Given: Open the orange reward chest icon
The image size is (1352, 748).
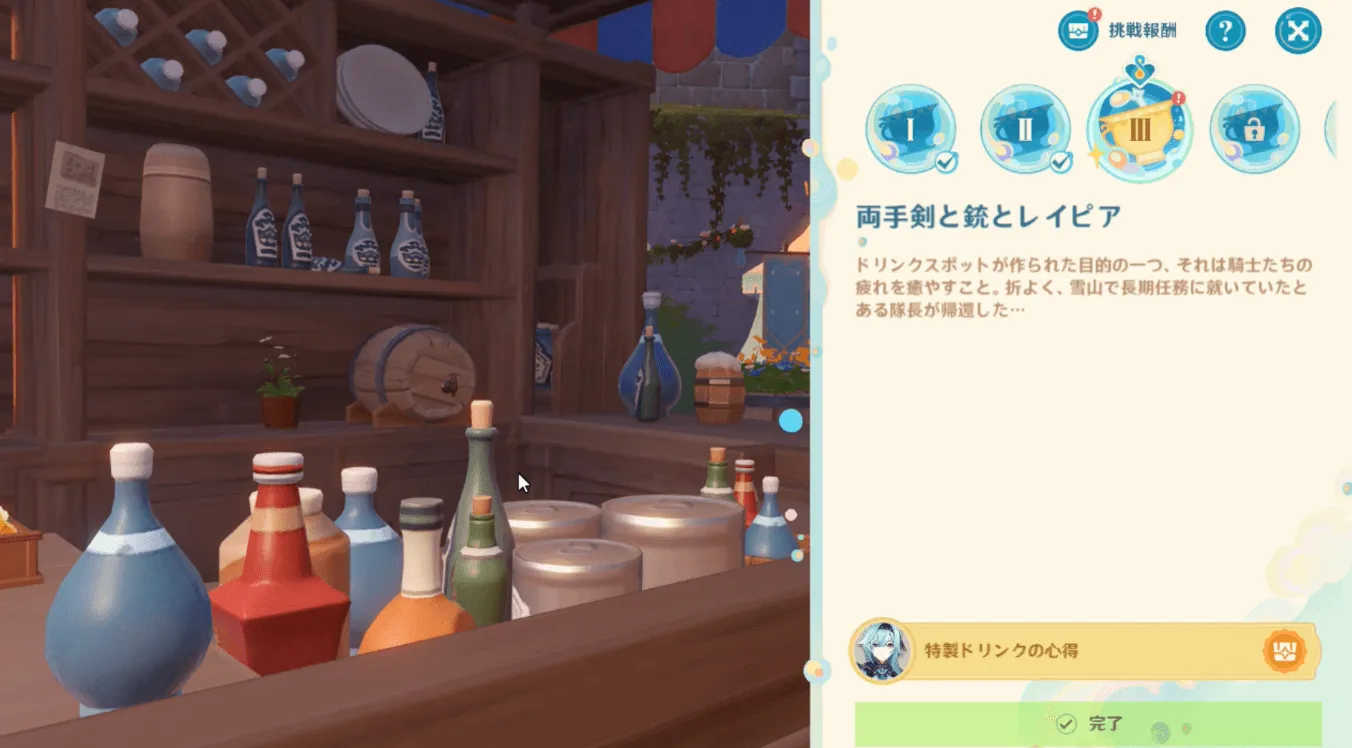Looking at the screenshot, I should pyautogui.click(x=1288, y=650).
